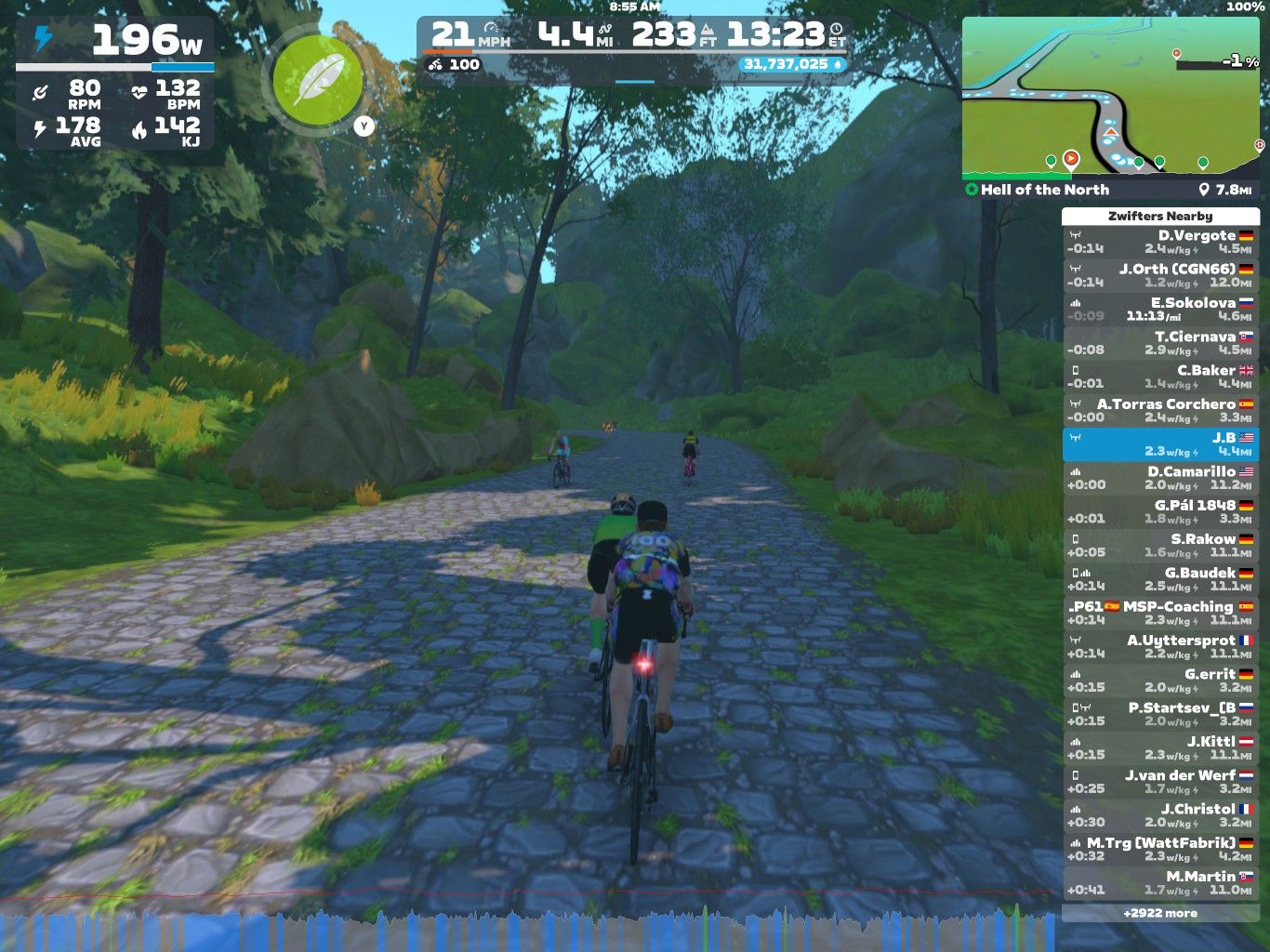Image resolution: width=1270 pixels, height=952 pixels.
Task: Select E.Sokolova in the nearby list
Action: pyautogui.click(x=1160, y=309)
